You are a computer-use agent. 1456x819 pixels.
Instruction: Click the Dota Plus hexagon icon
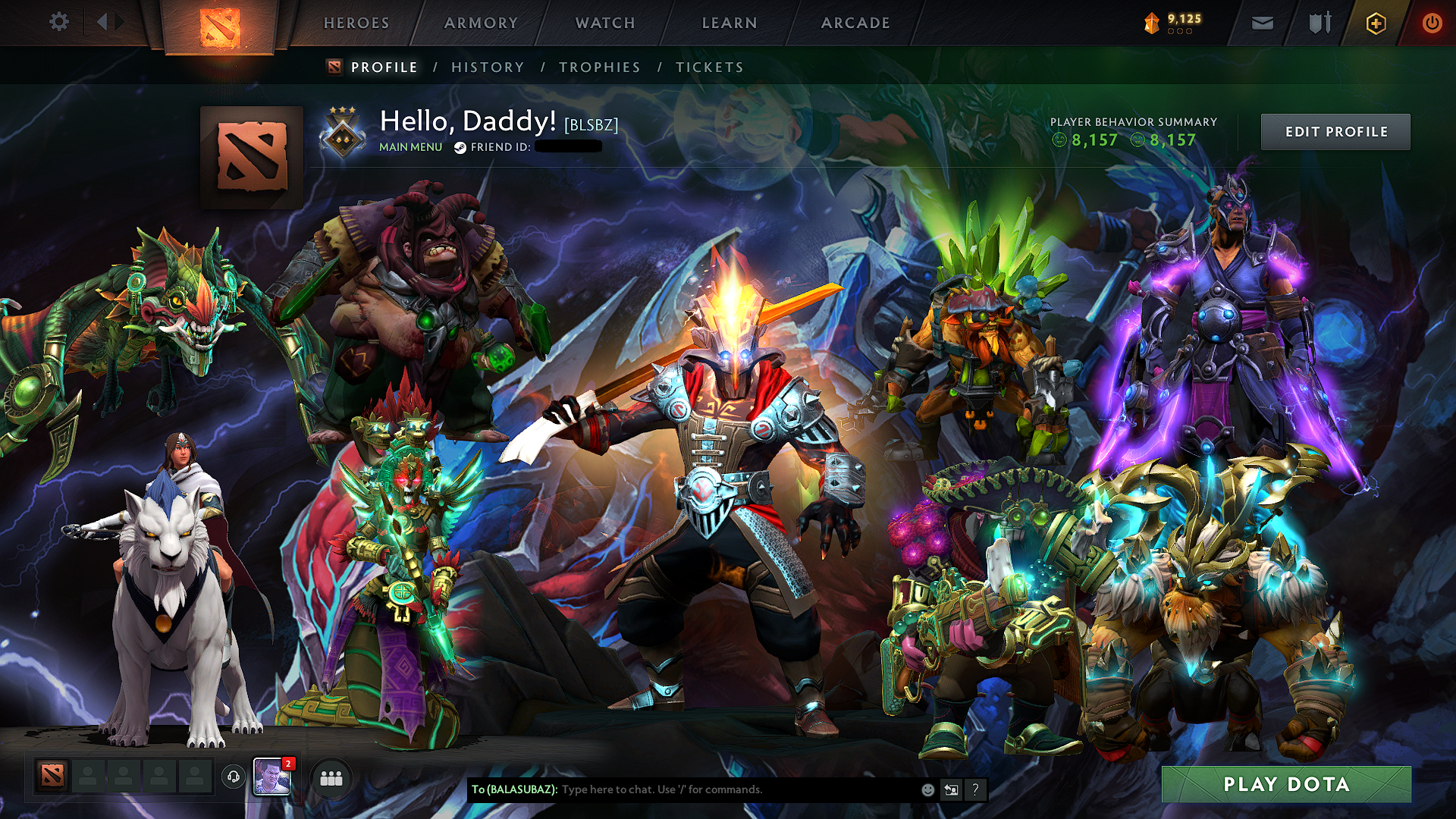[1376, 23]
